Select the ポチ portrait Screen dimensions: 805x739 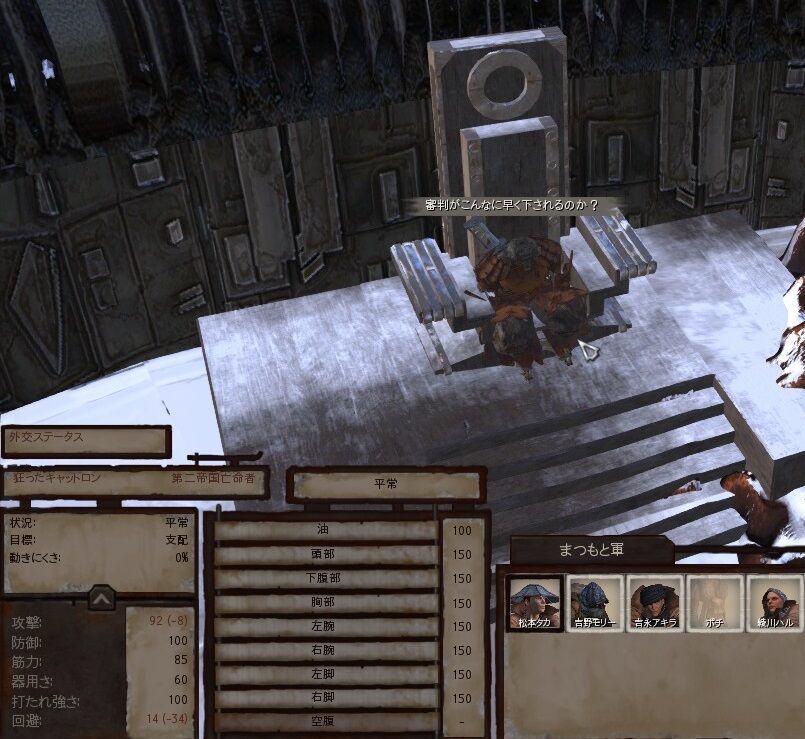(715, 603)
